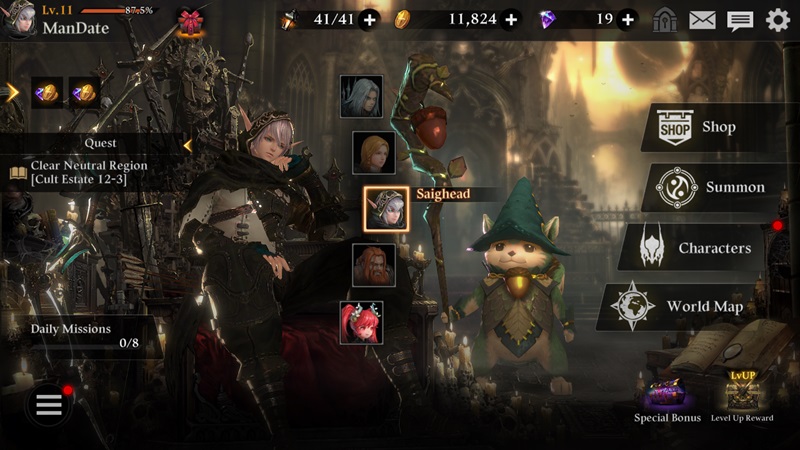Image resolution: width=800 pixels, height=450 pixels.
Task: Select the Saighead character portrait
Action: (x=384, y=208)
